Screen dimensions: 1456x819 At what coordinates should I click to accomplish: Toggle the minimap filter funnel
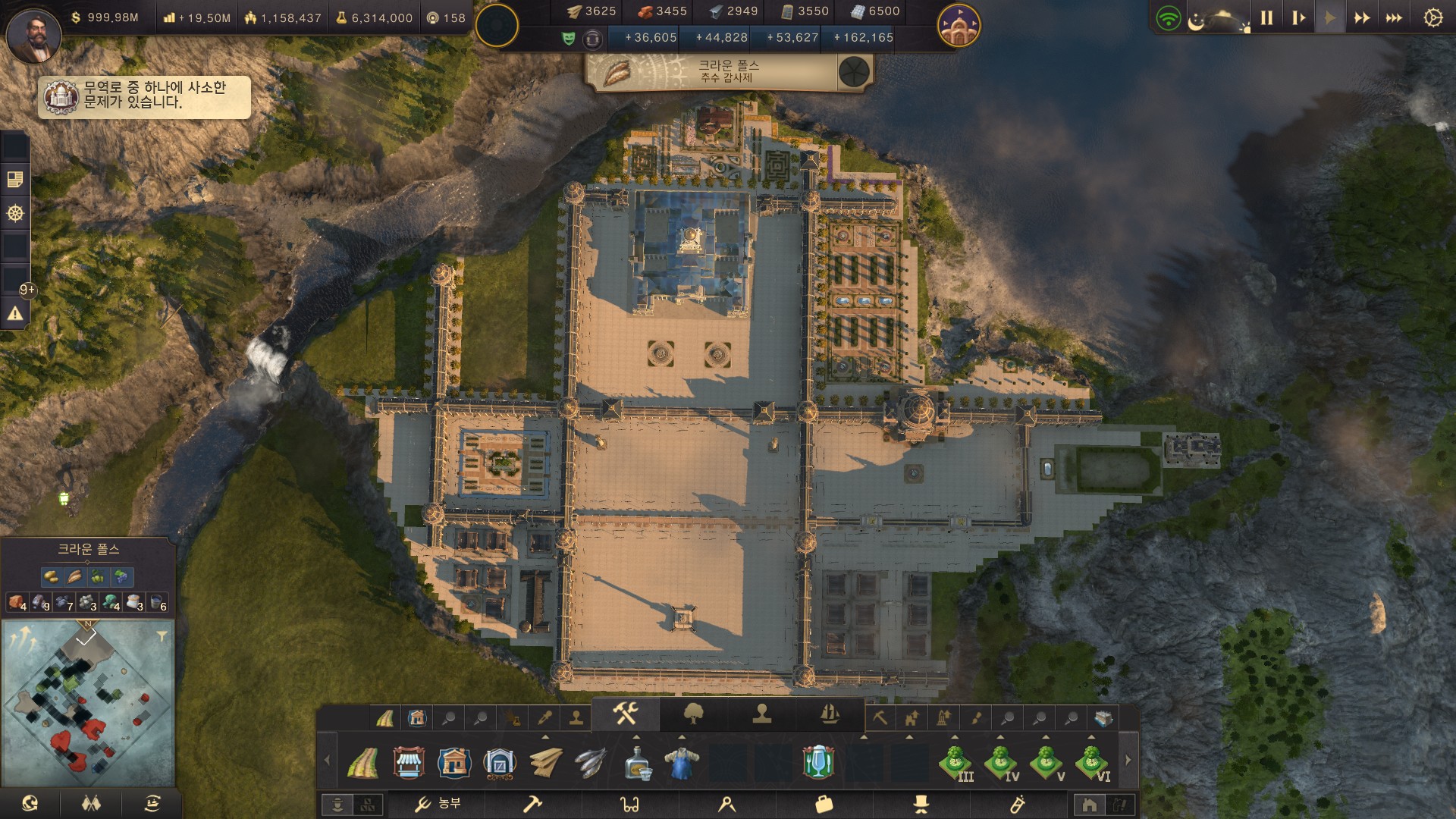coord(162,636)
